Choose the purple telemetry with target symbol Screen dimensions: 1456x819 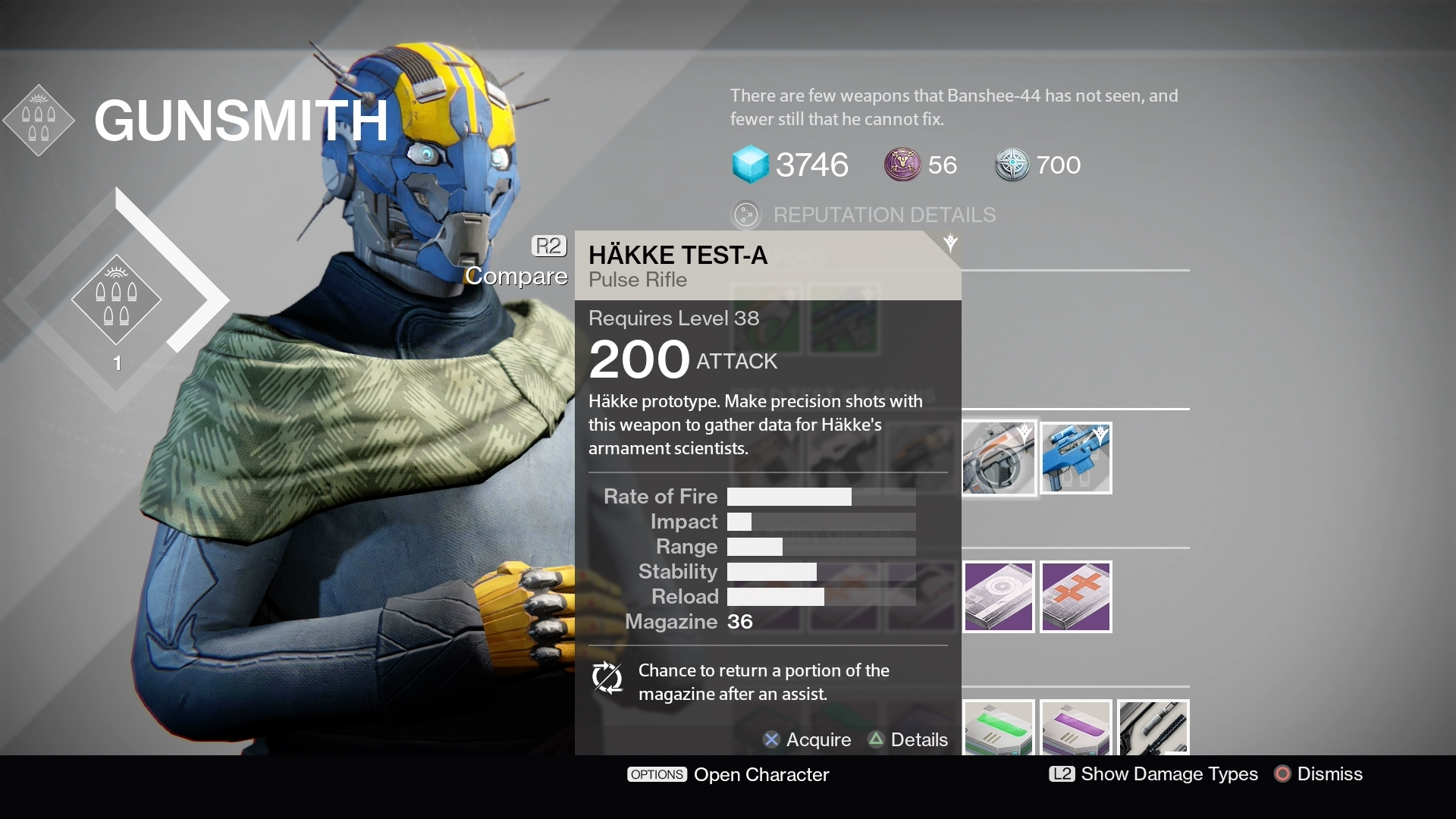(x=999, y=597)
